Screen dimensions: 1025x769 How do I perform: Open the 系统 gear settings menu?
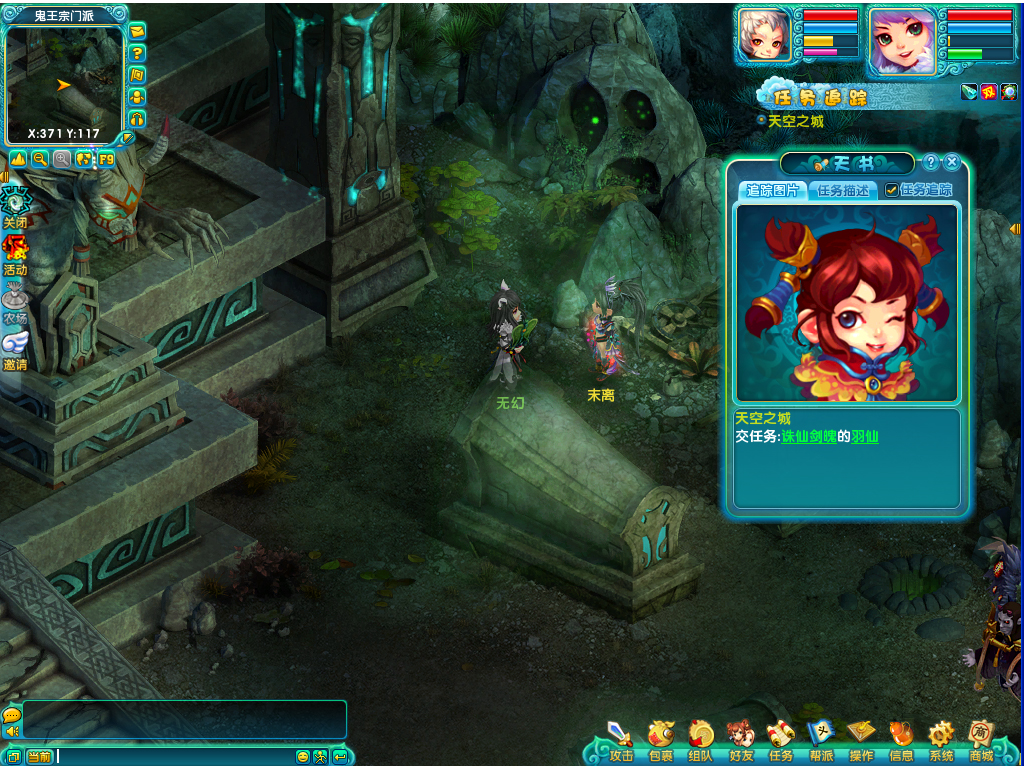click(940, 738)
